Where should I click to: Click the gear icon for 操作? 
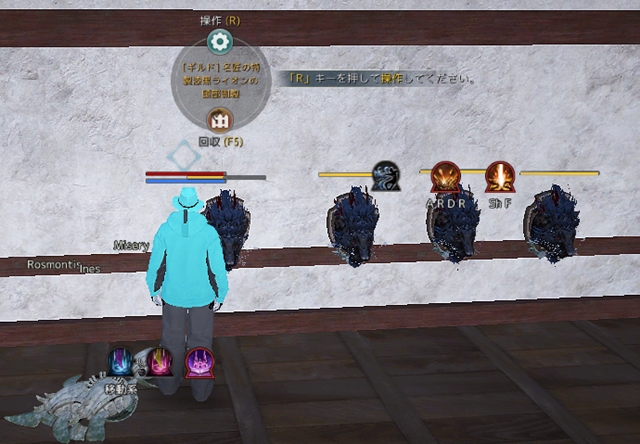click(219, 42)
